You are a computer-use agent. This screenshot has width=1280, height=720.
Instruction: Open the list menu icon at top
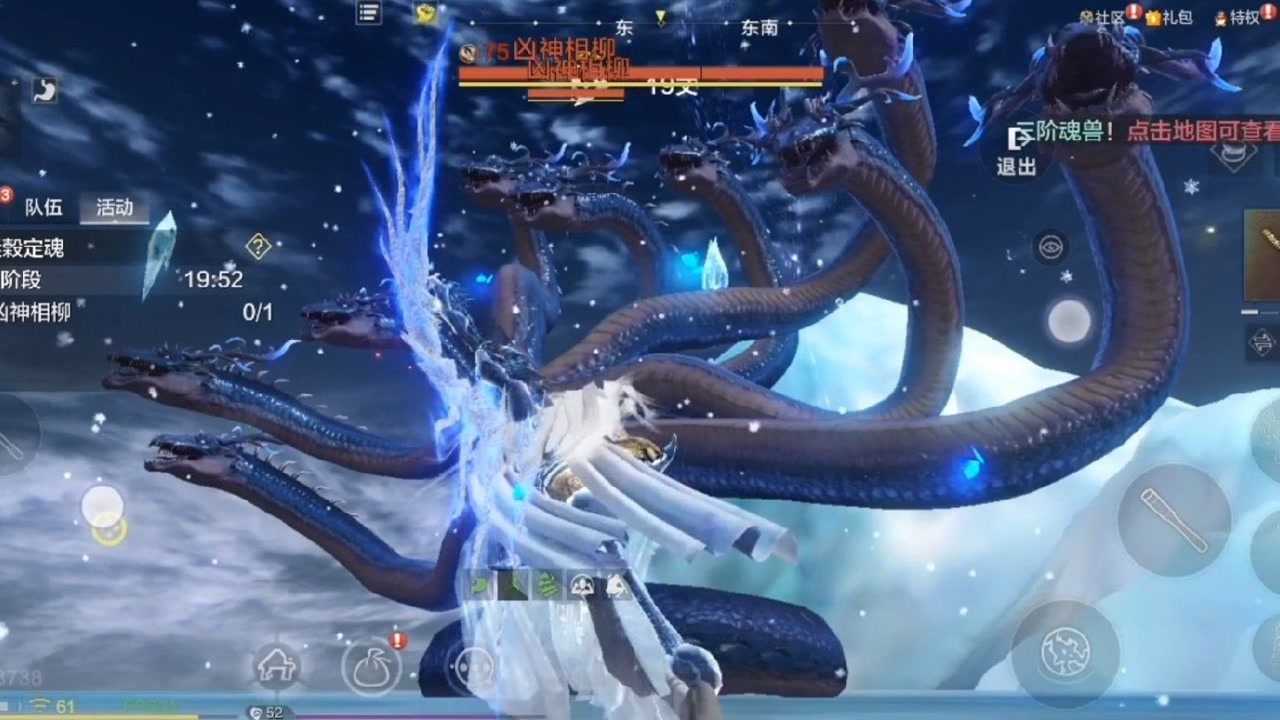pos(369,13)
